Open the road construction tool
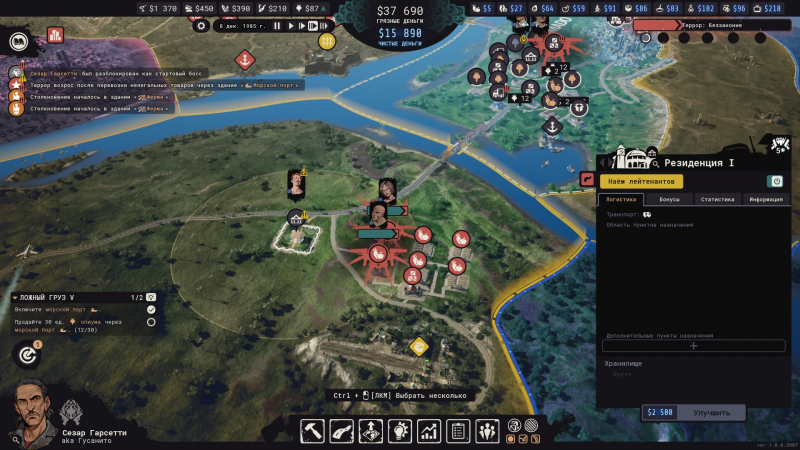800x450 pixels. tap(342, 431)
